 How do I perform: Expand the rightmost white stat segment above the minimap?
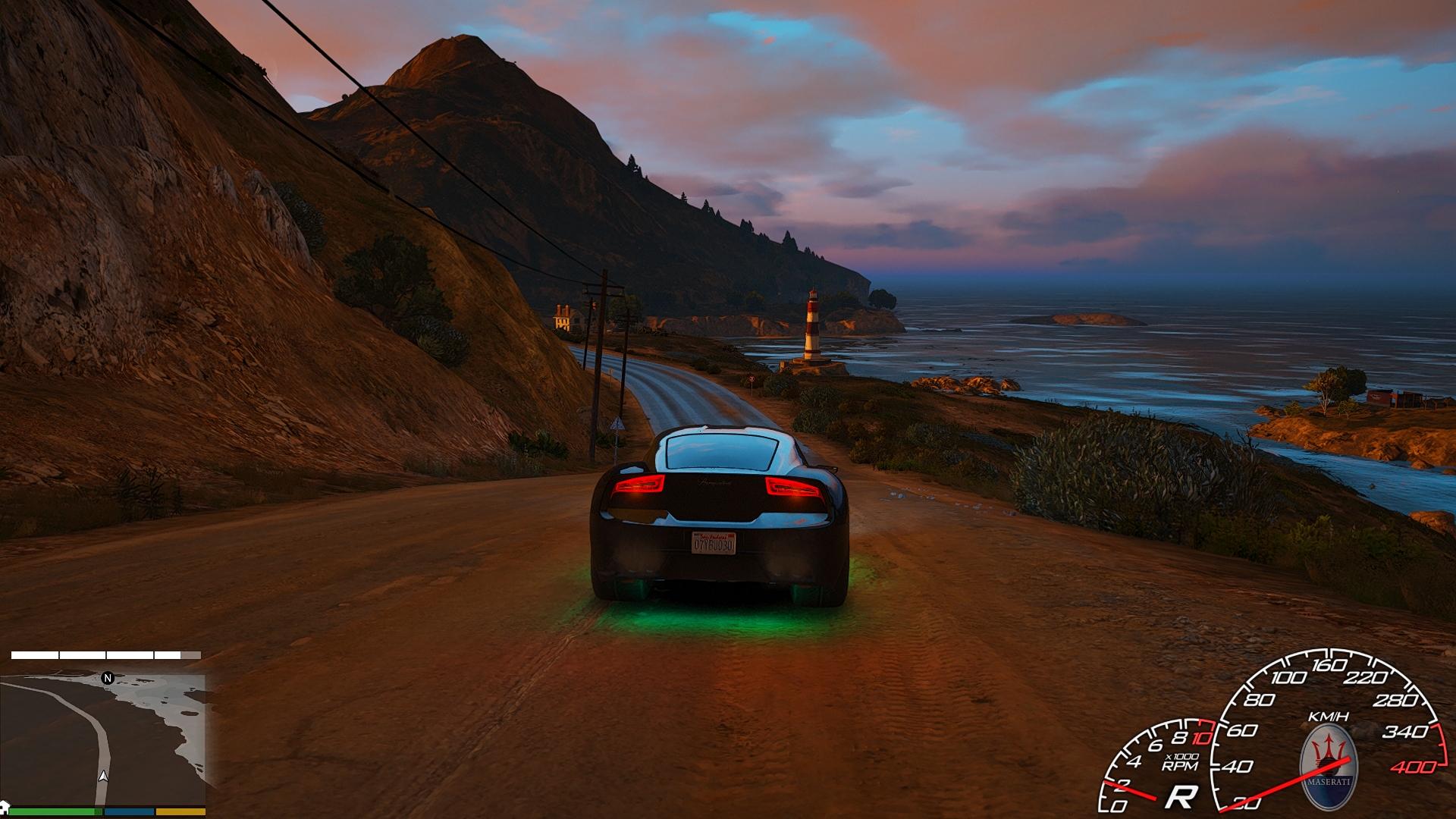(177, 655)
